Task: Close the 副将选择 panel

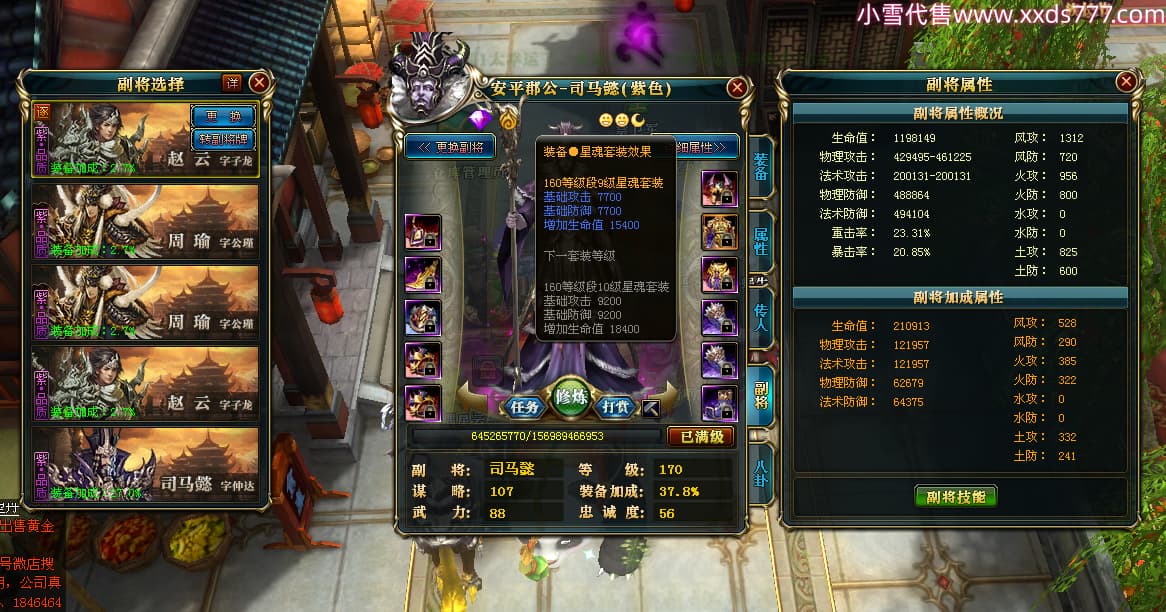Action: (x=259, y=83)
